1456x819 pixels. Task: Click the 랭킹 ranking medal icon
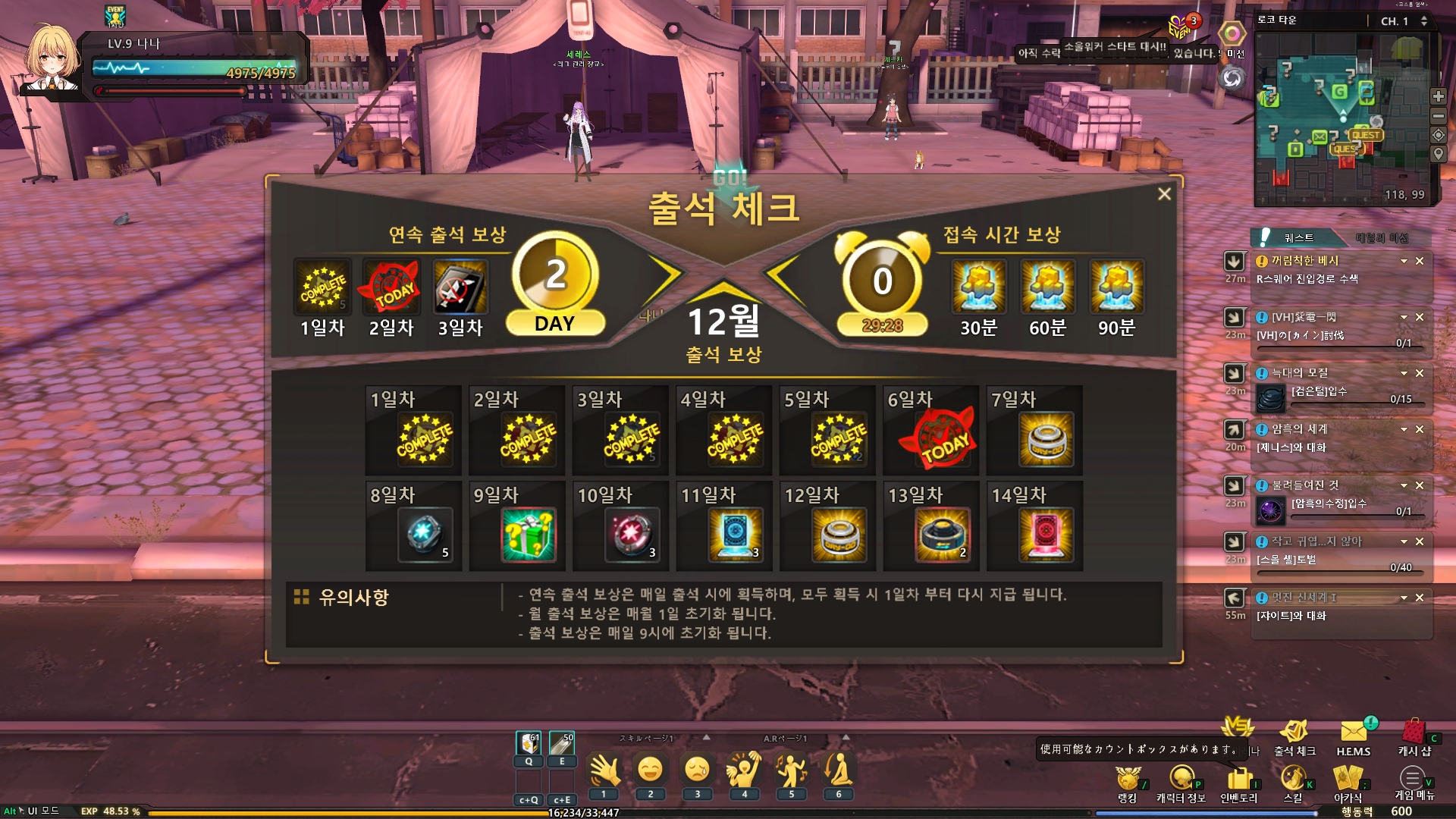1128,779
